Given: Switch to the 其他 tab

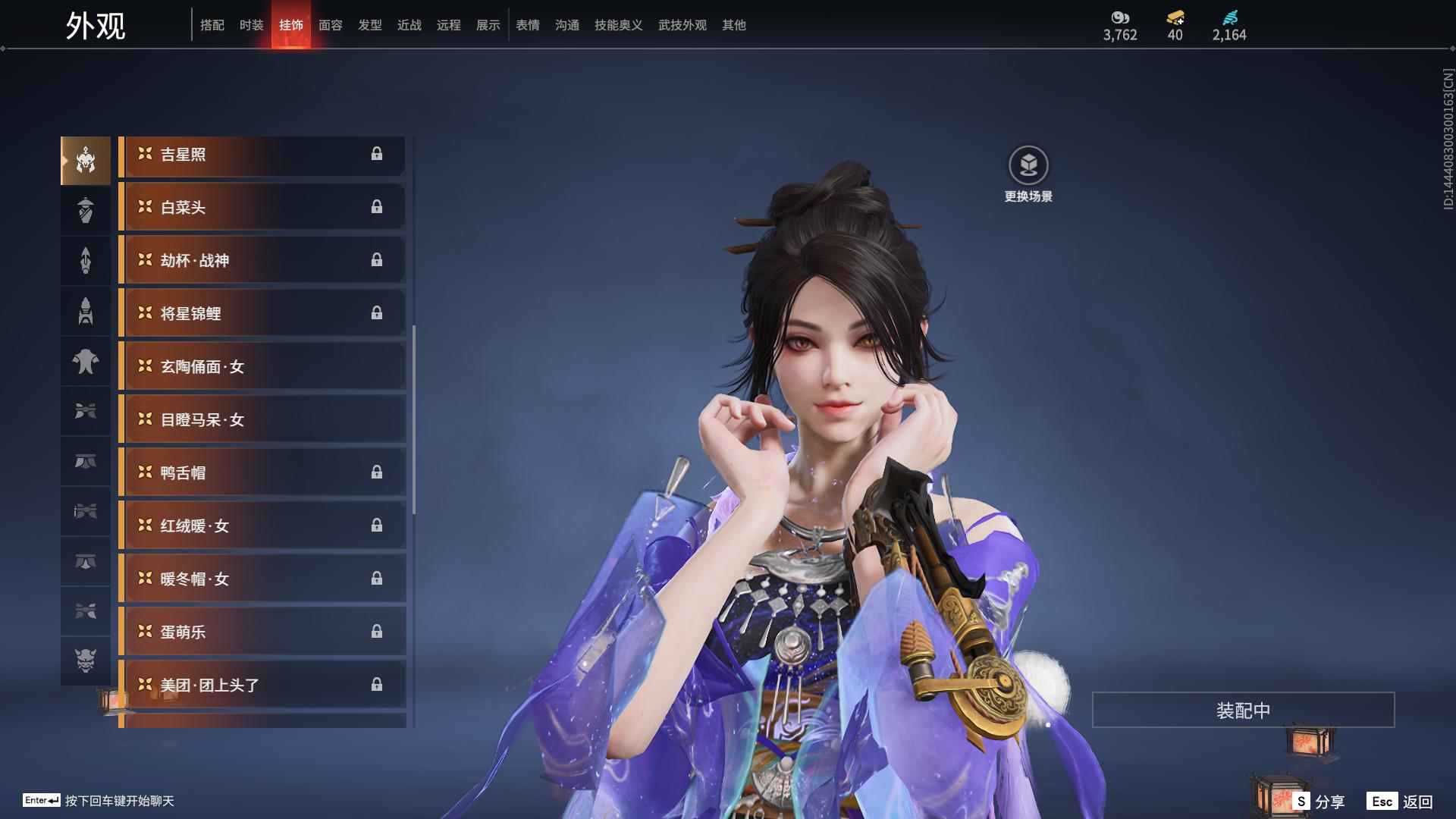Looking at the screenshot, I should pos(733,25).
